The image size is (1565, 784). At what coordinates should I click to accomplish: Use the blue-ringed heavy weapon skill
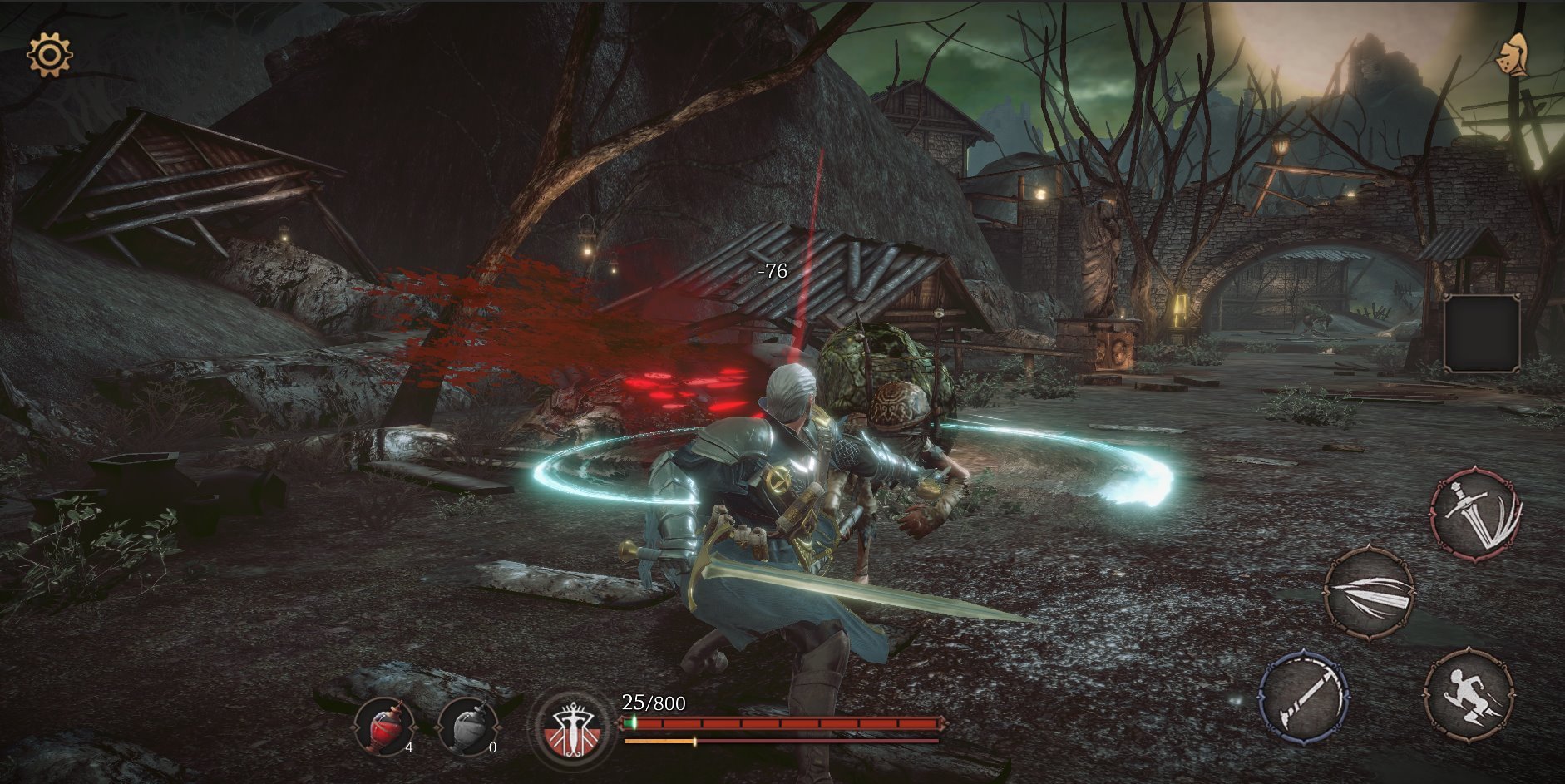(x=1303, y=697)
